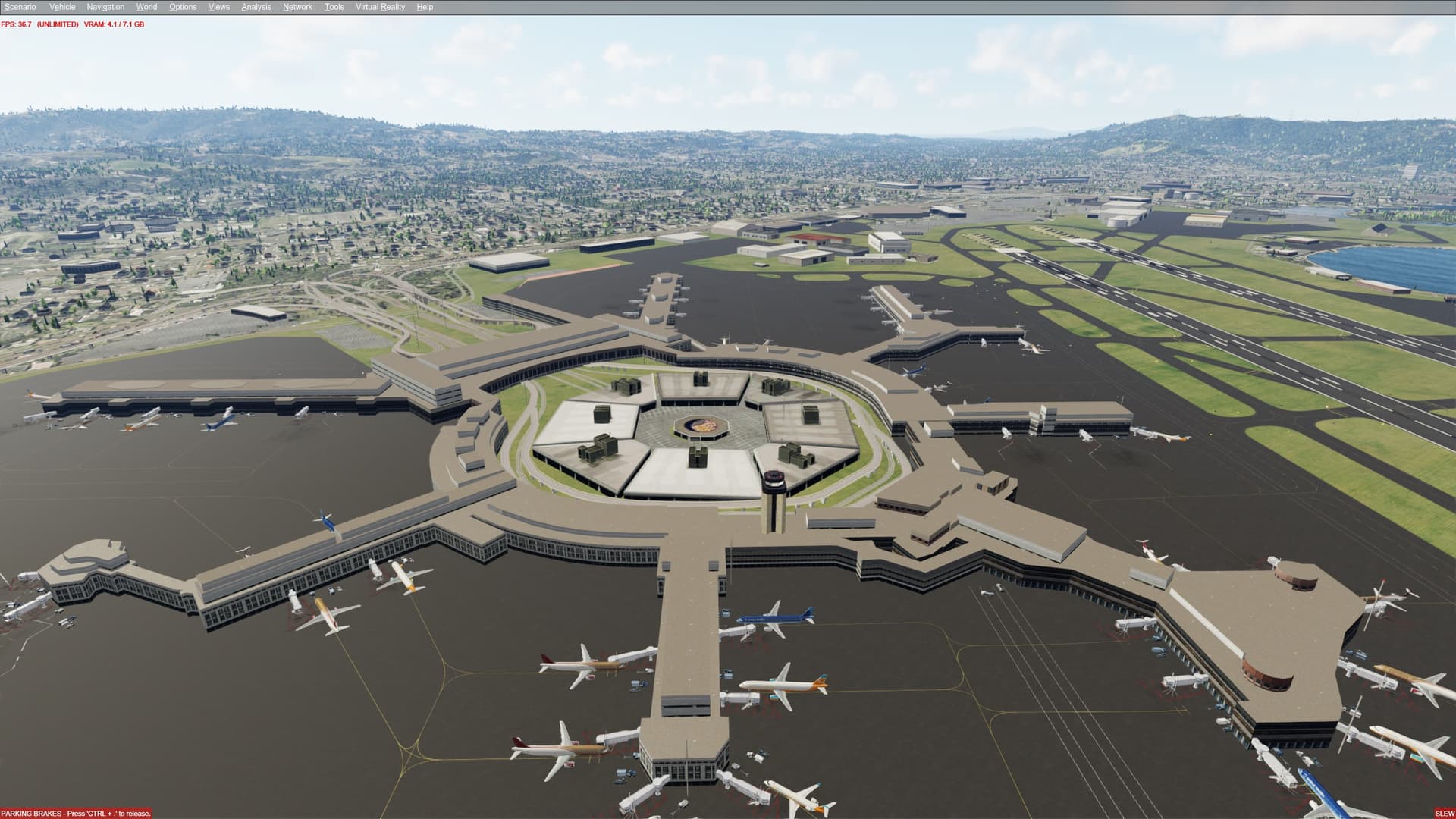
Task: Open the Vehicle menu
Action: click(x=62, y=6)
